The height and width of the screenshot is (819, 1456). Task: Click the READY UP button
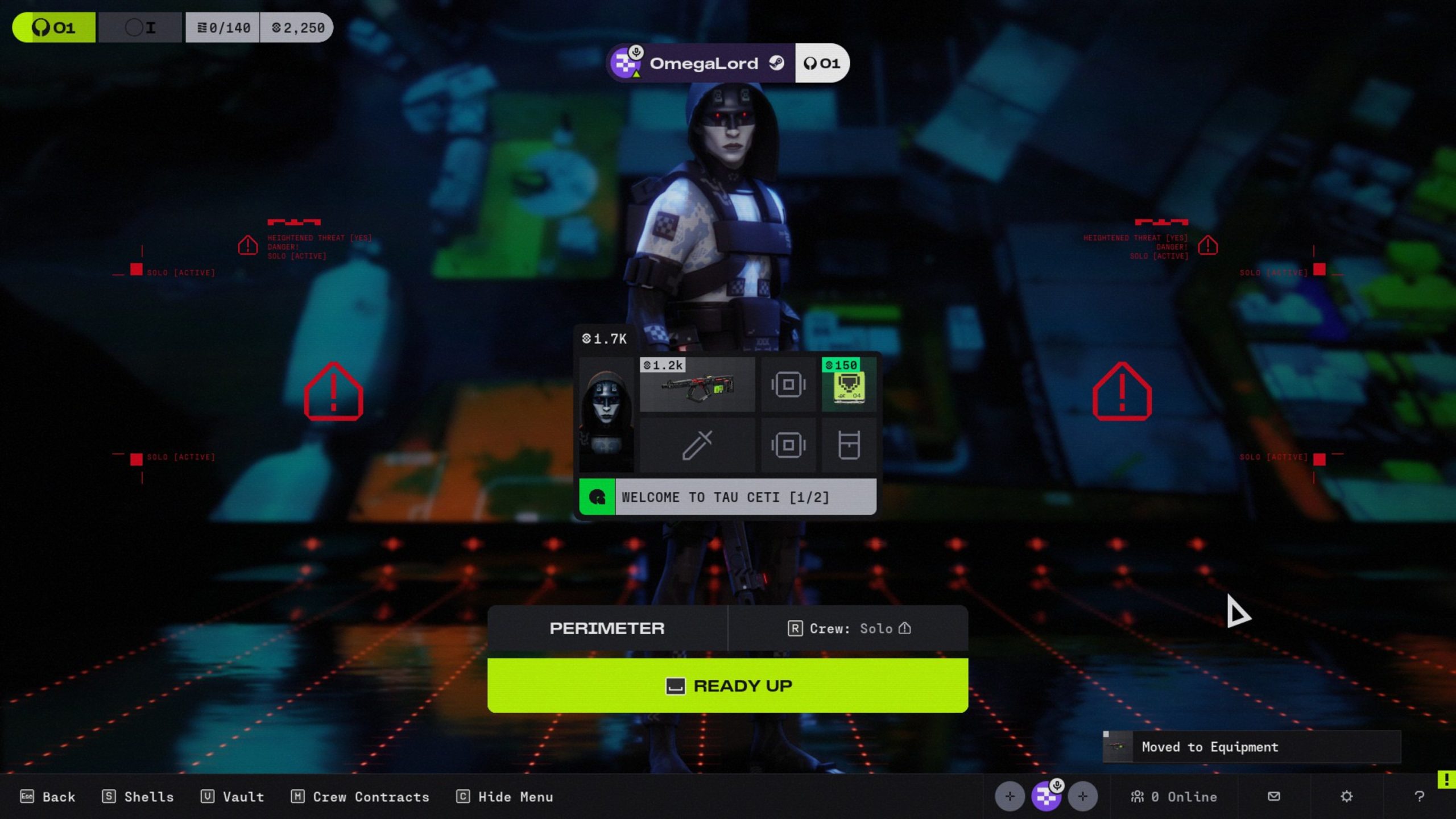727,685
